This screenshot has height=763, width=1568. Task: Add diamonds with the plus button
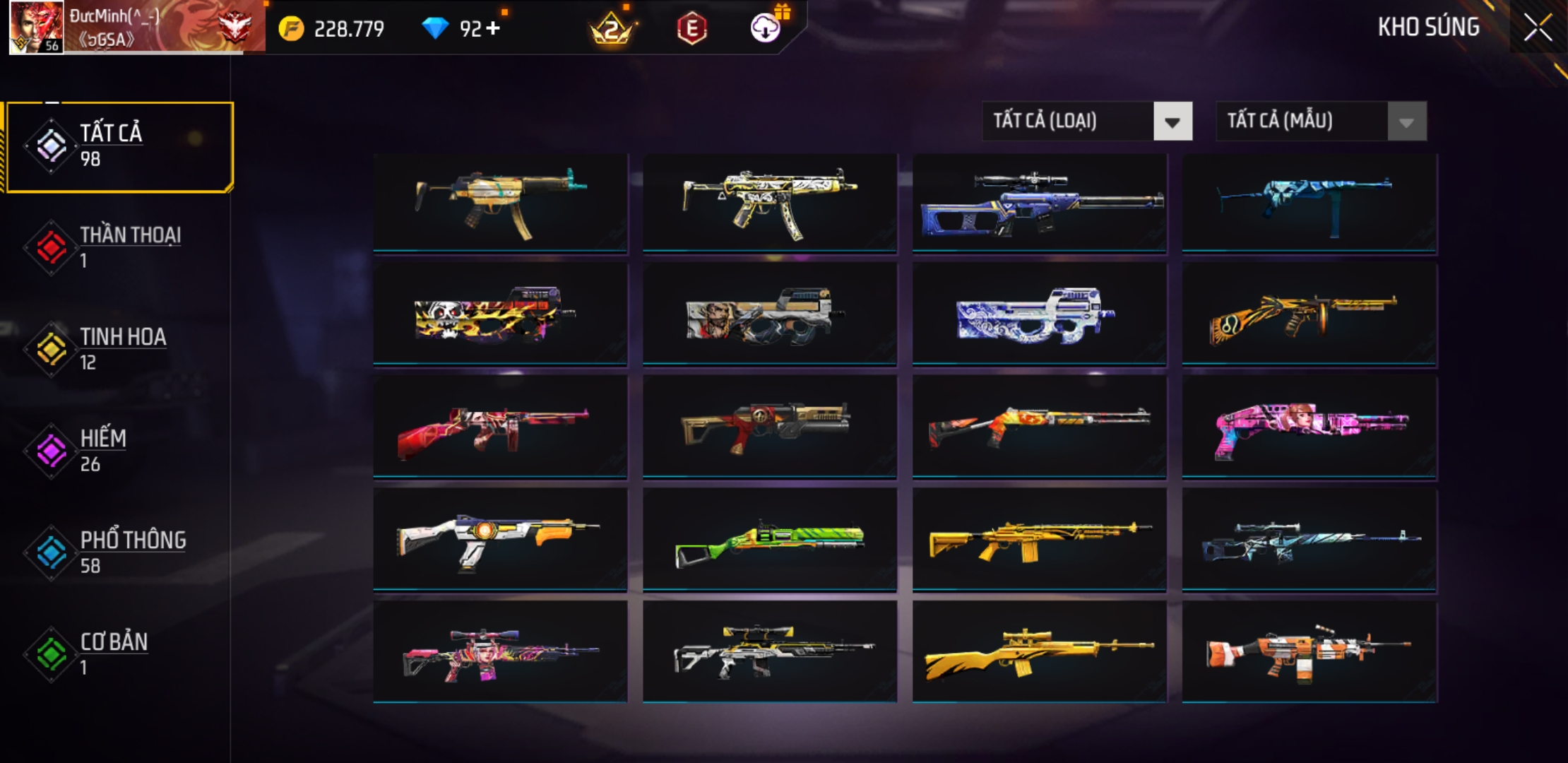pyautogui.click(x=493, y=28)
